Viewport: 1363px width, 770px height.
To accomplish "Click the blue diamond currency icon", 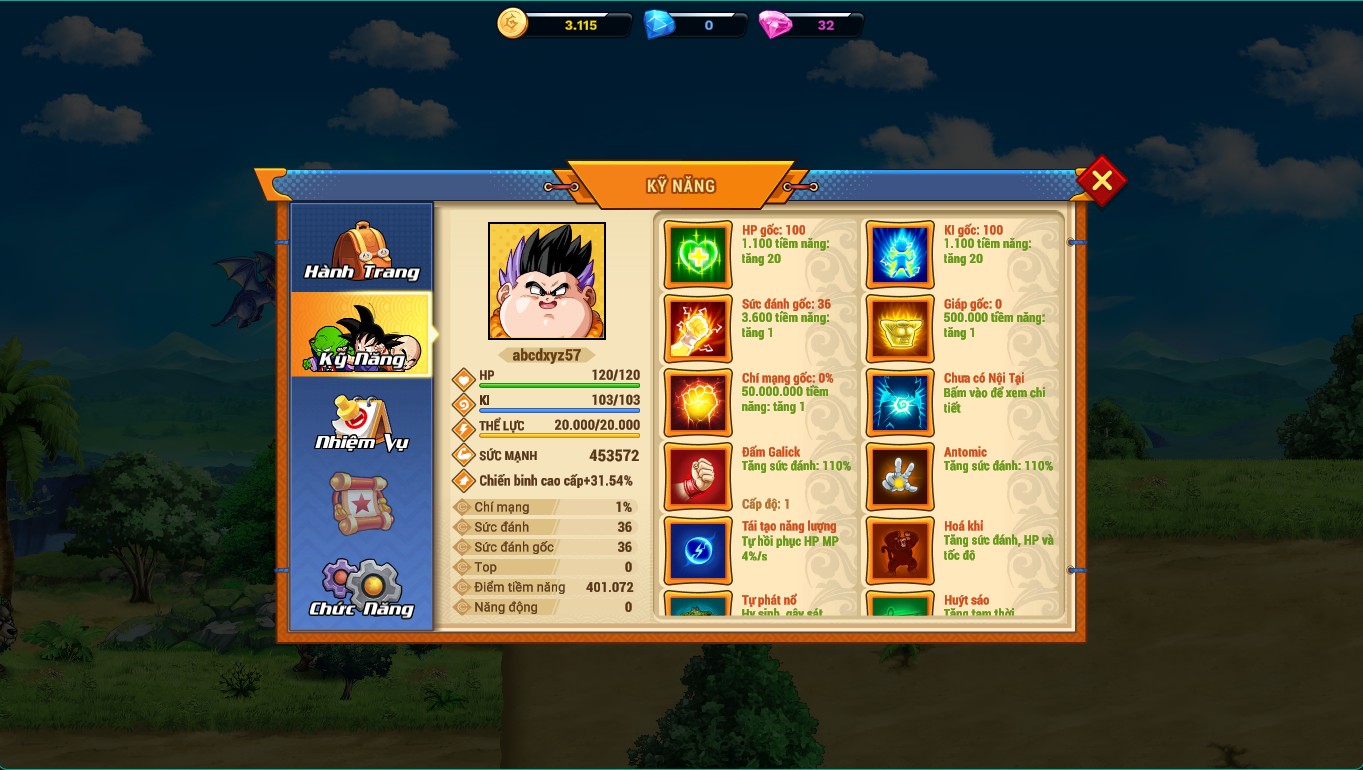I will point(659,25).
